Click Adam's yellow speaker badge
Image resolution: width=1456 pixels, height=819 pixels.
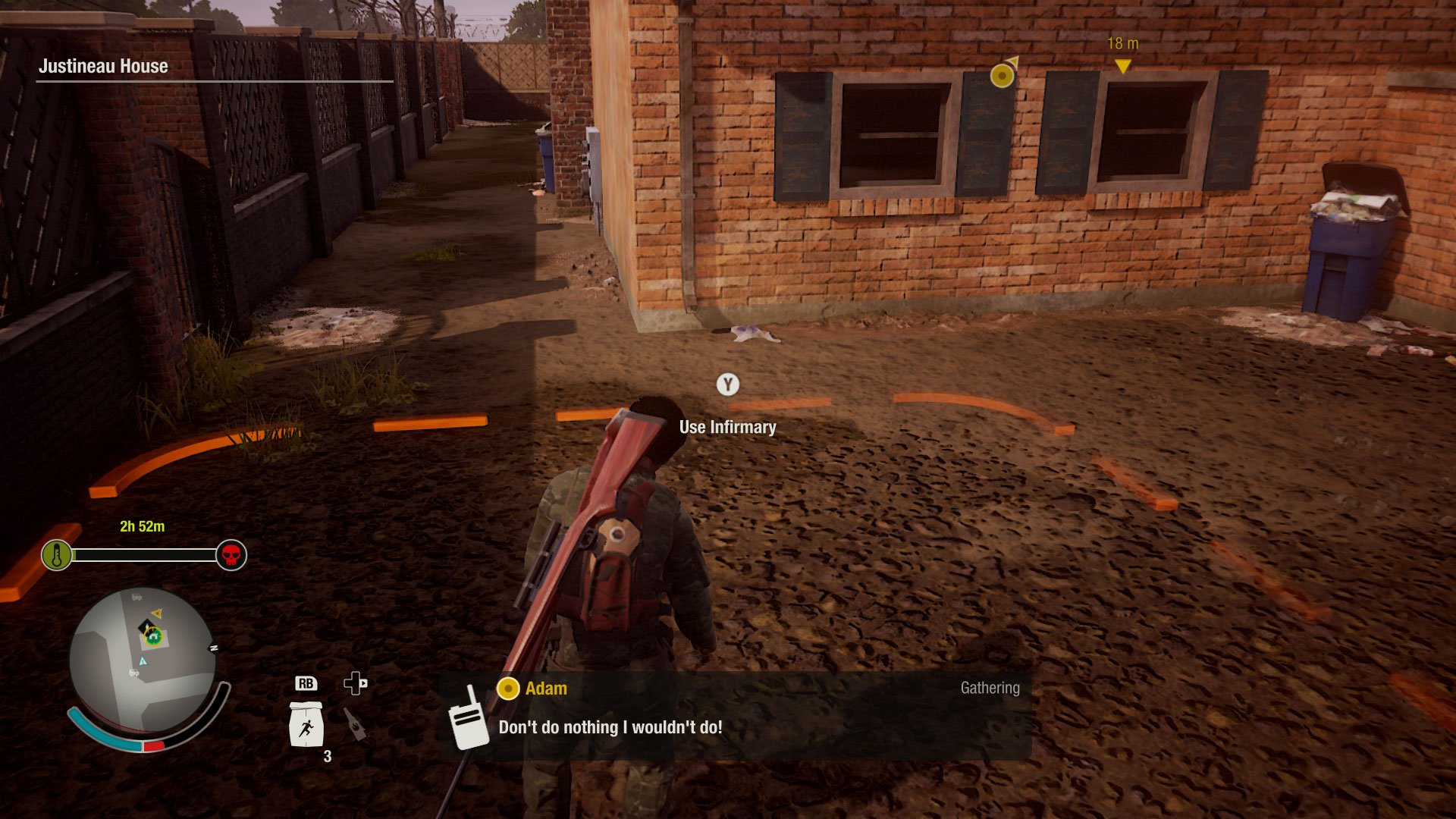point(507,689)
